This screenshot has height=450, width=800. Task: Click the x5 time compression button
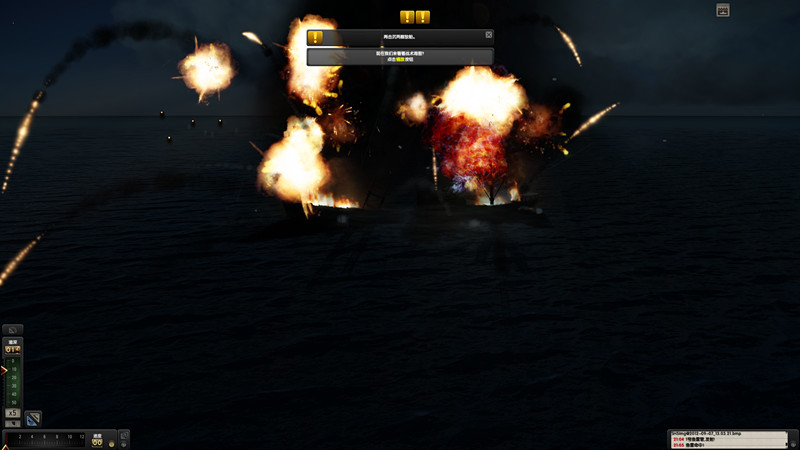(13, 413)
